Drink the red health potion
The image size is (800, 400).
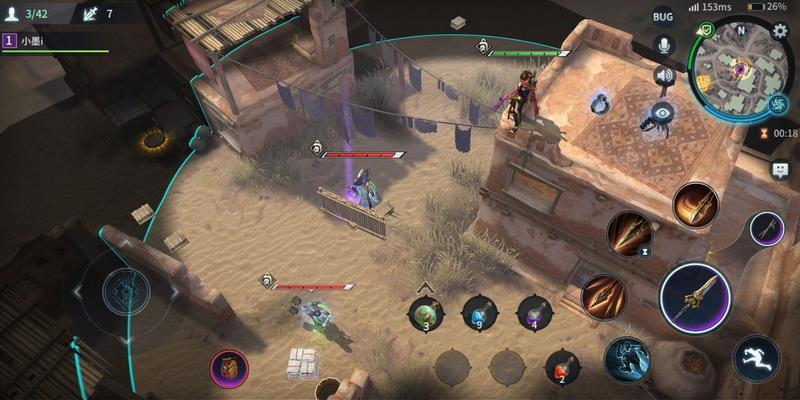tap(562, 366)
